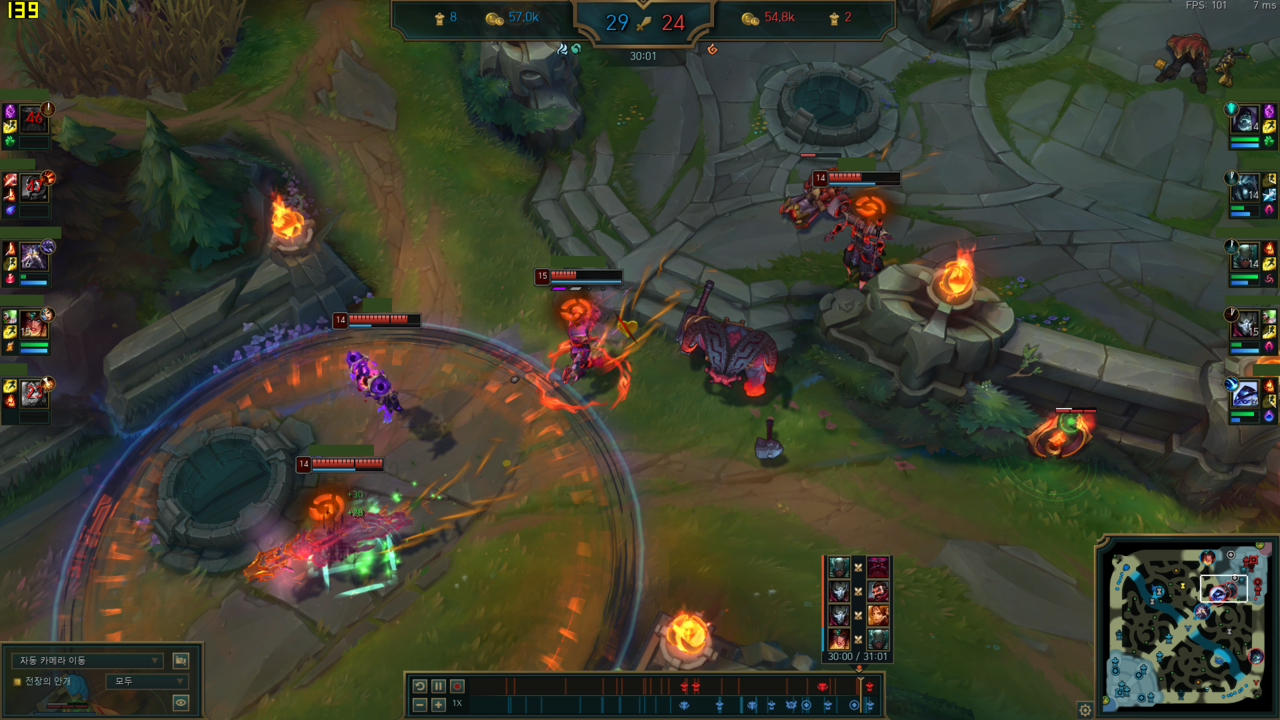Select the bottom blue-team champion portrait on the left sidebar
The height and width of the screenshot is (720, 1280).
tap(33, 393)
